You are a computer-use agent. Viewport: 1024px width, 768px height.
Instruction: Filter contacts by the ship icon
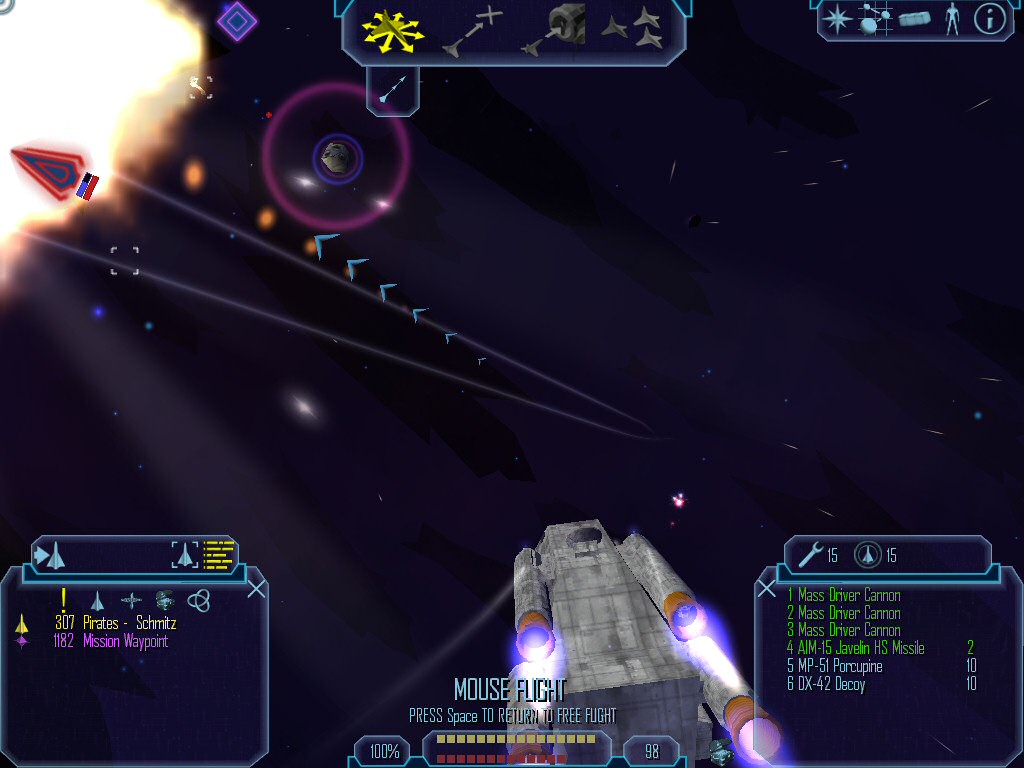pyautogui.click(x=97, y=600)
